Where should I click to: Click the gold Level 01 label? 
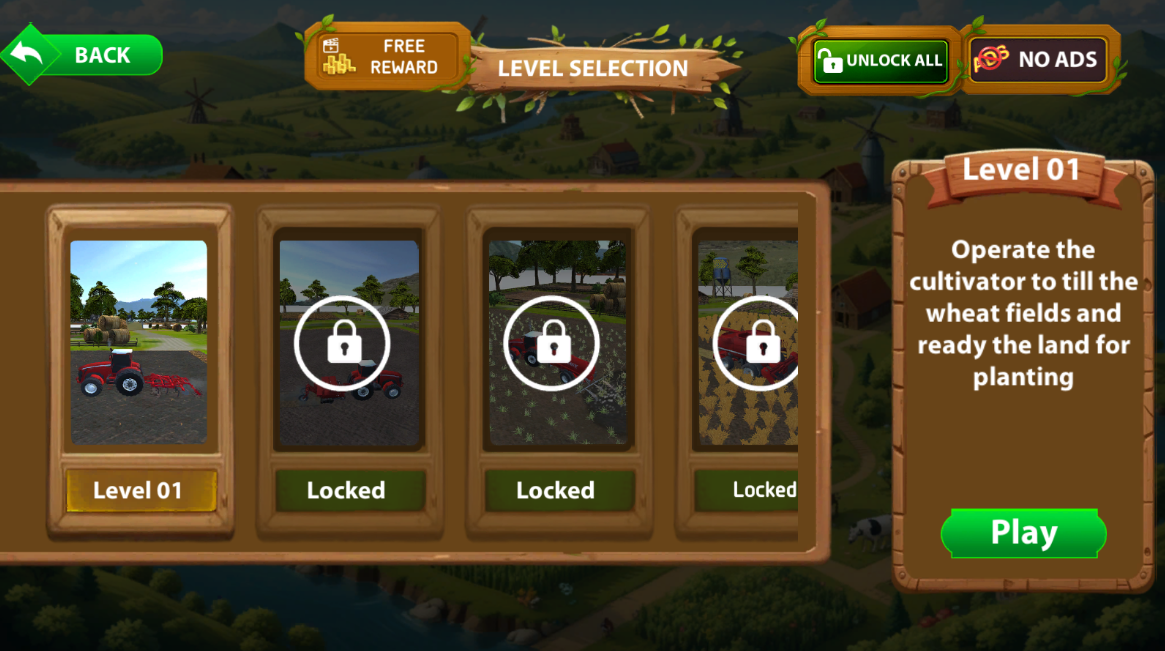coord(139,490)
